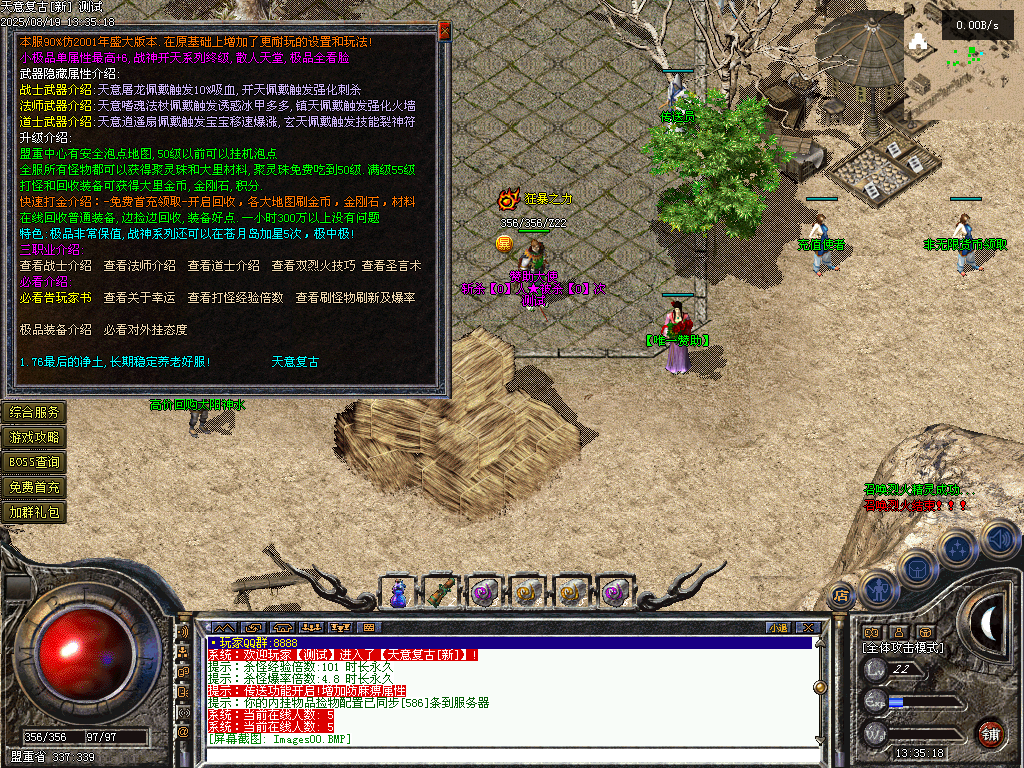Click the round 店 store button
This screenshot has height=768, width=1024.
pos(841,596)
